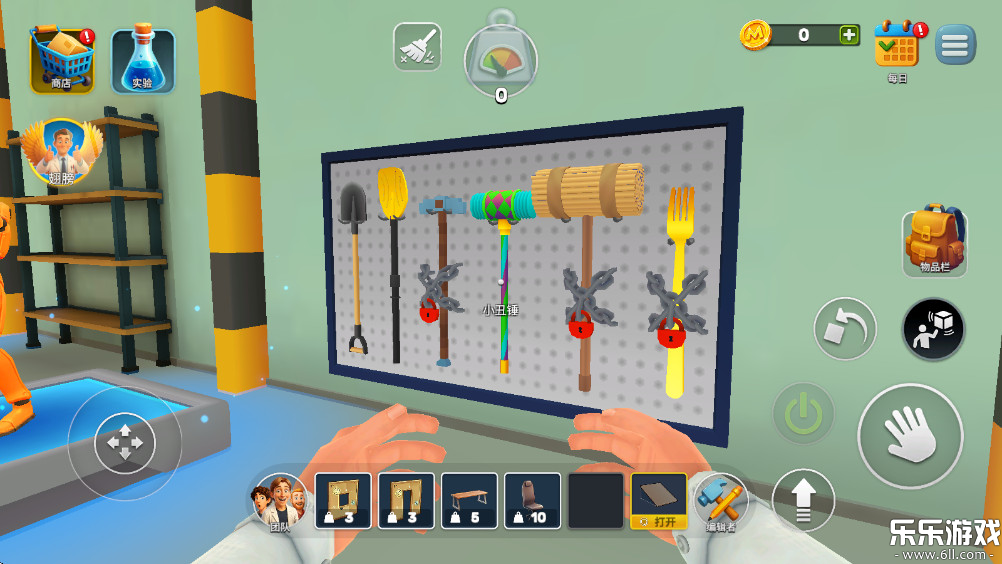This screenshot has height=564, width=1002.
Task: Tap the green power button
Action: click(x=803, y=413)
